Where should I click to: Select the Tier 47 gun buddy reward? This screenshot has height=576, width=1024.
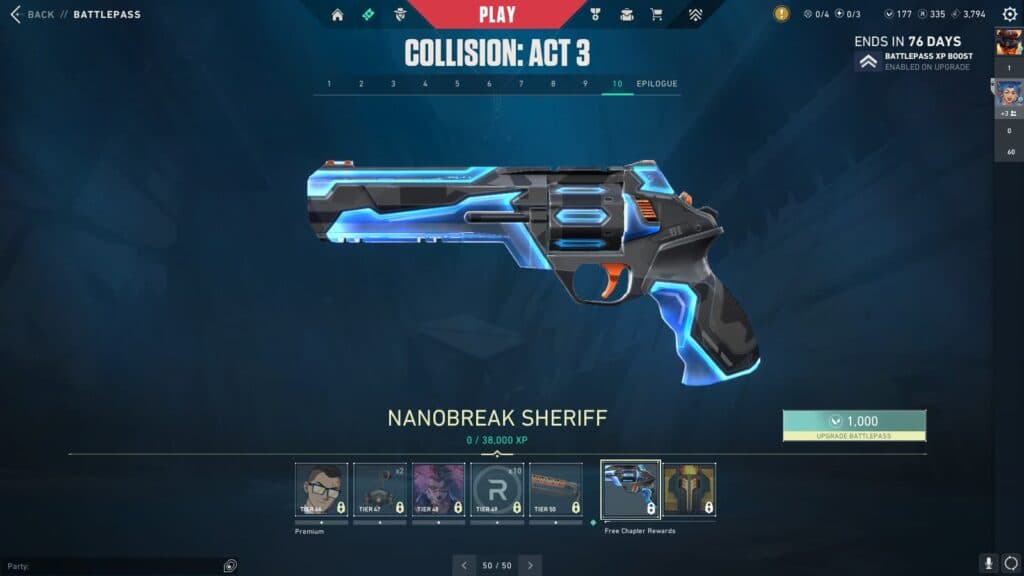(380, 489)
